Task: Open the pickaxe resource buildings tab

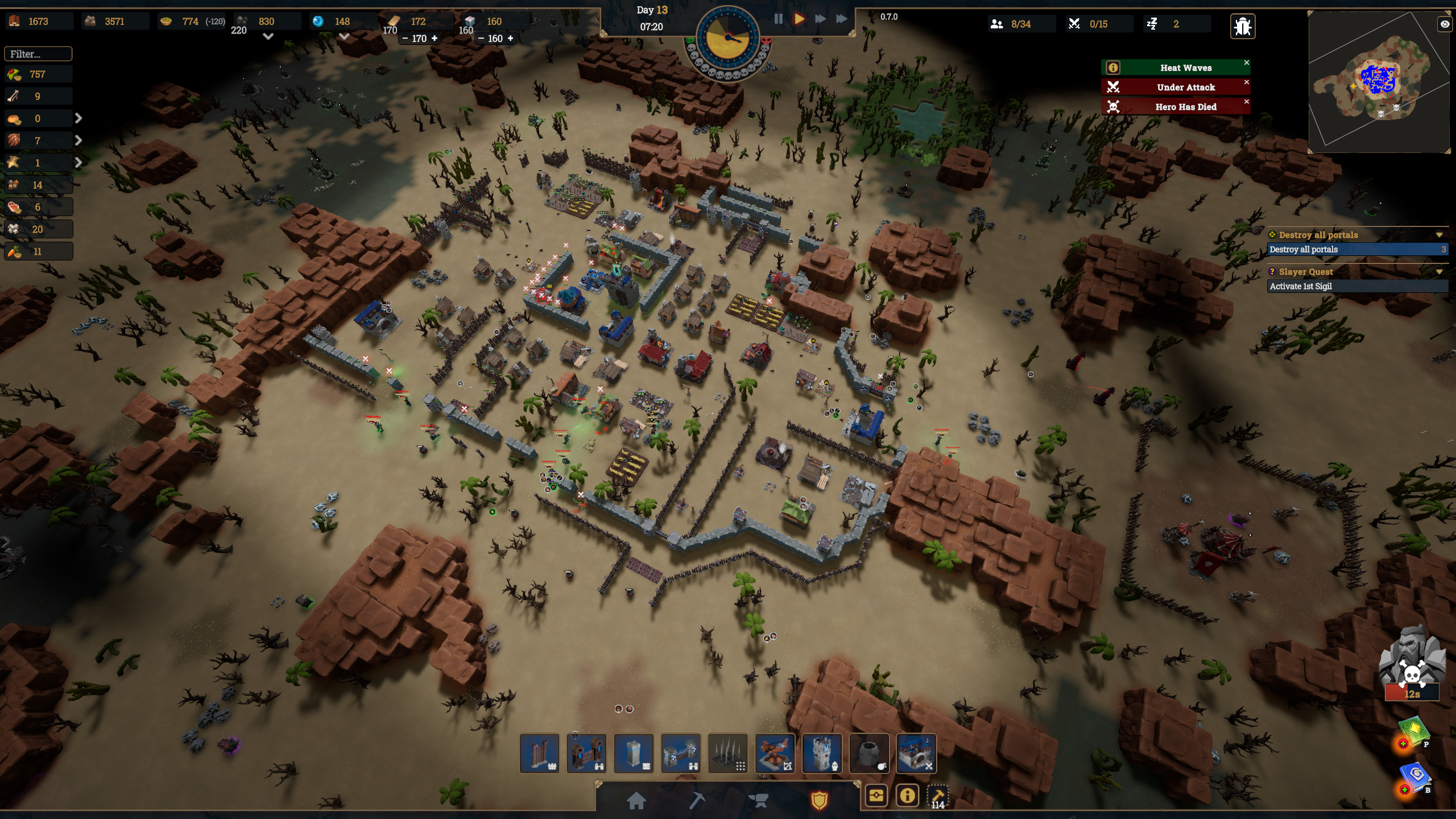Action: click(697, 800)
